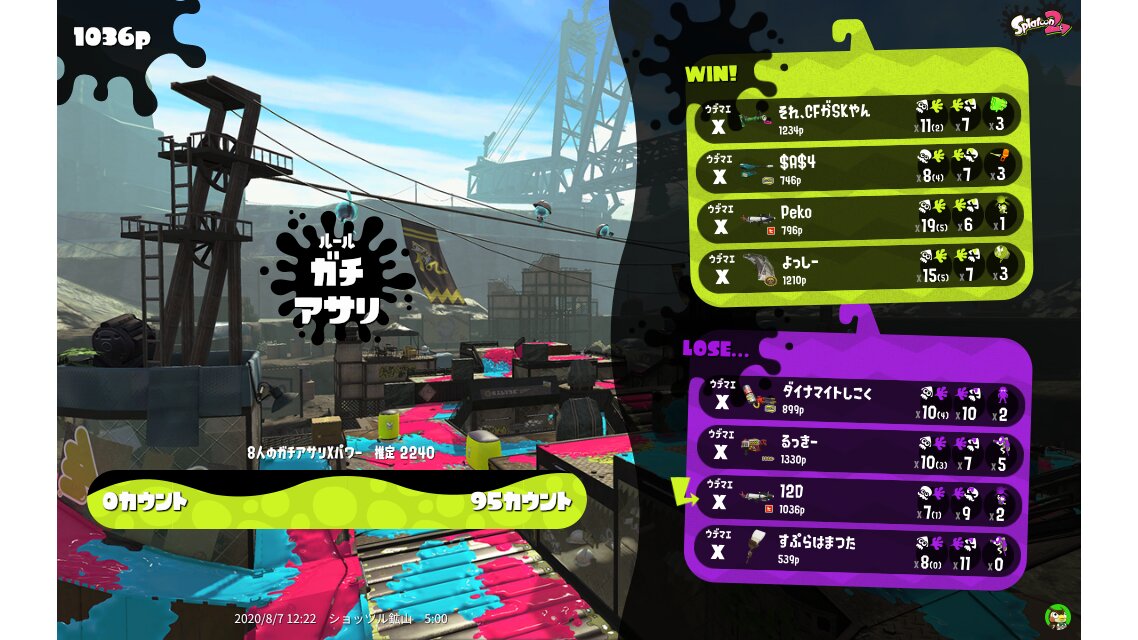
Task: Select the highlighted 12D player row
Action: pyautogui.click(x=860, y=500)
